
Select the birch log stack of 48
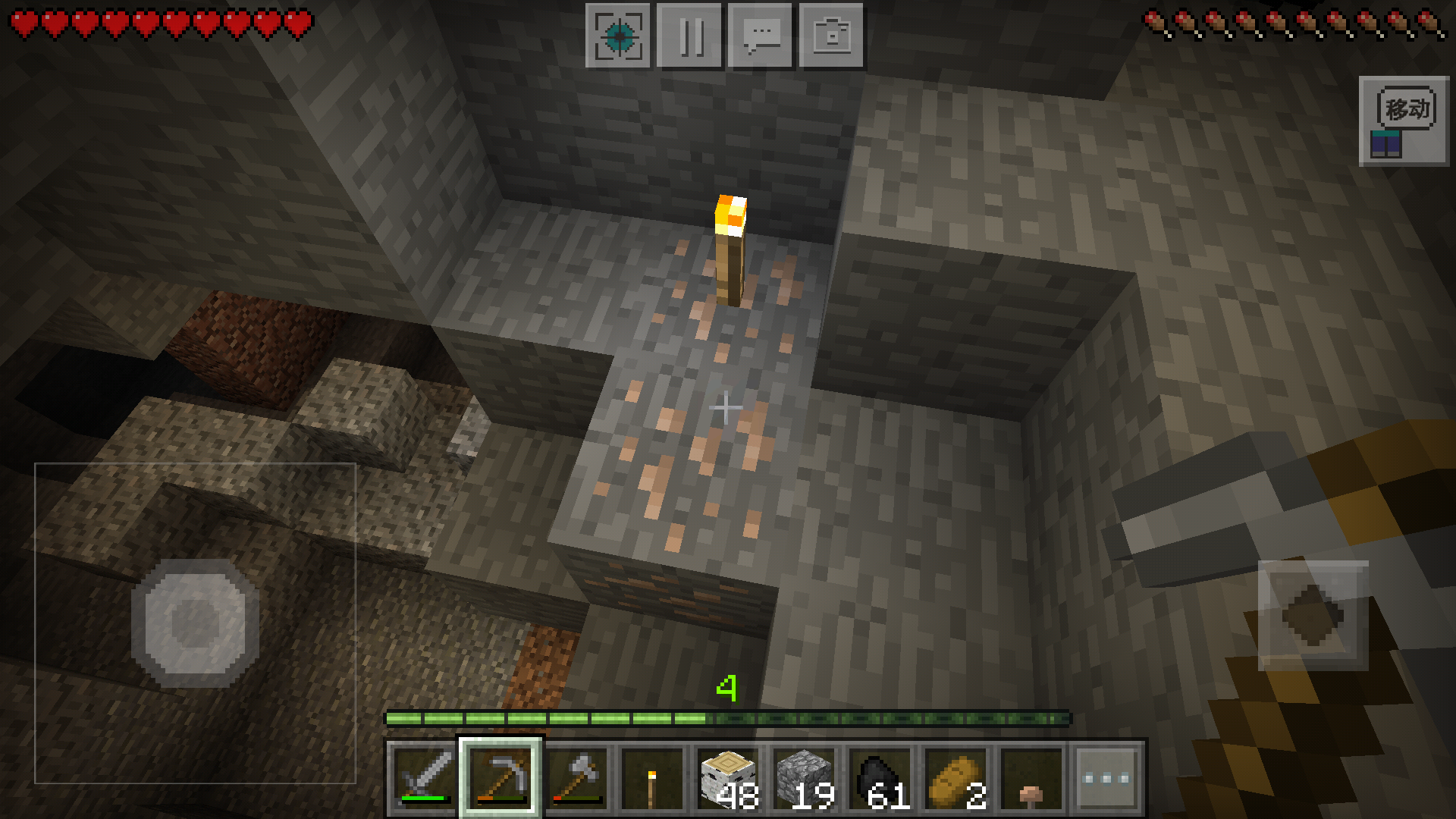click(x=728, y=779)
